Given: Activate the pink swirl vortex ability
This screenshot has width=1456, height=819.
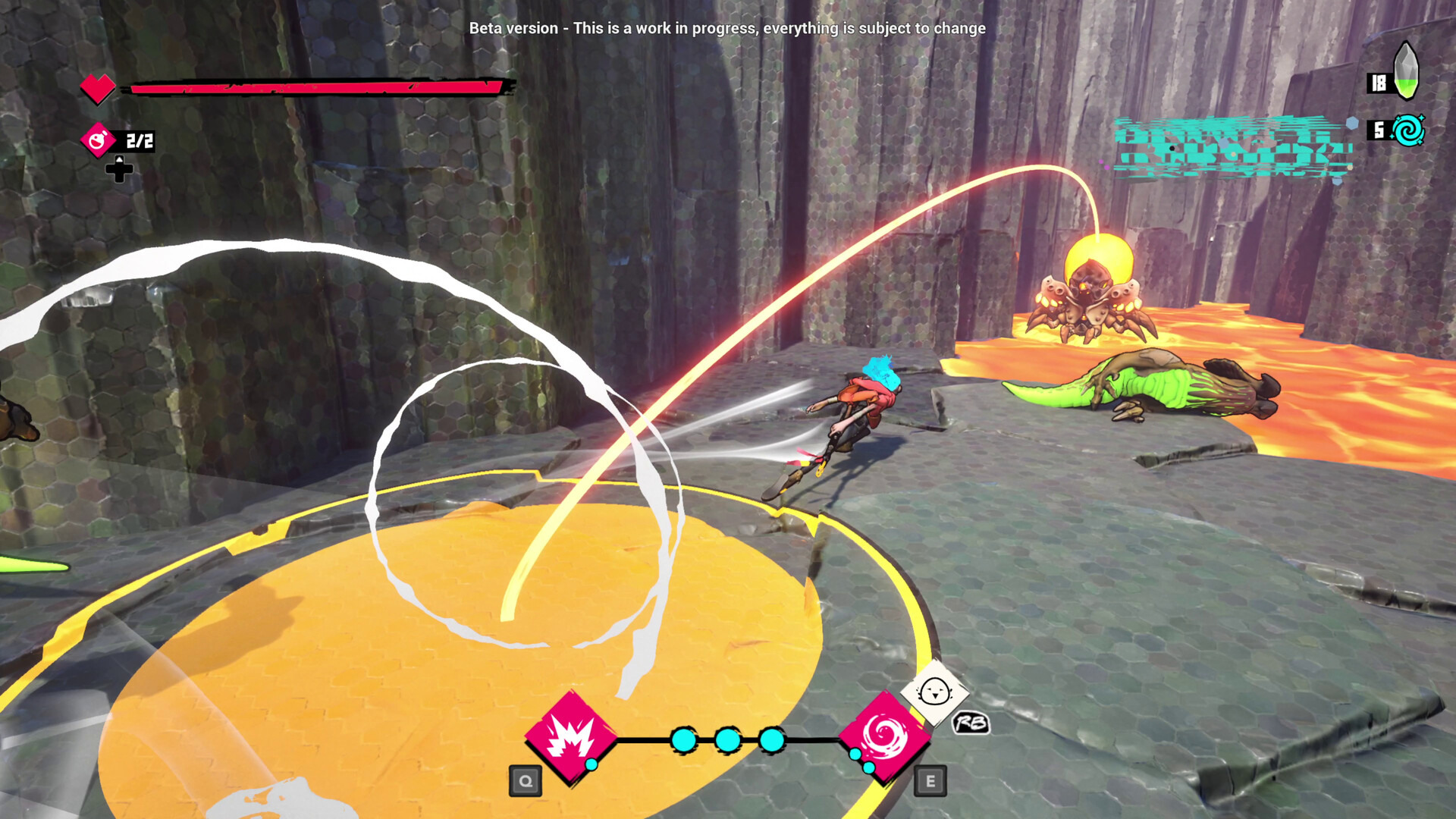Looking at the screenshot, I should (x=884, y=736).
